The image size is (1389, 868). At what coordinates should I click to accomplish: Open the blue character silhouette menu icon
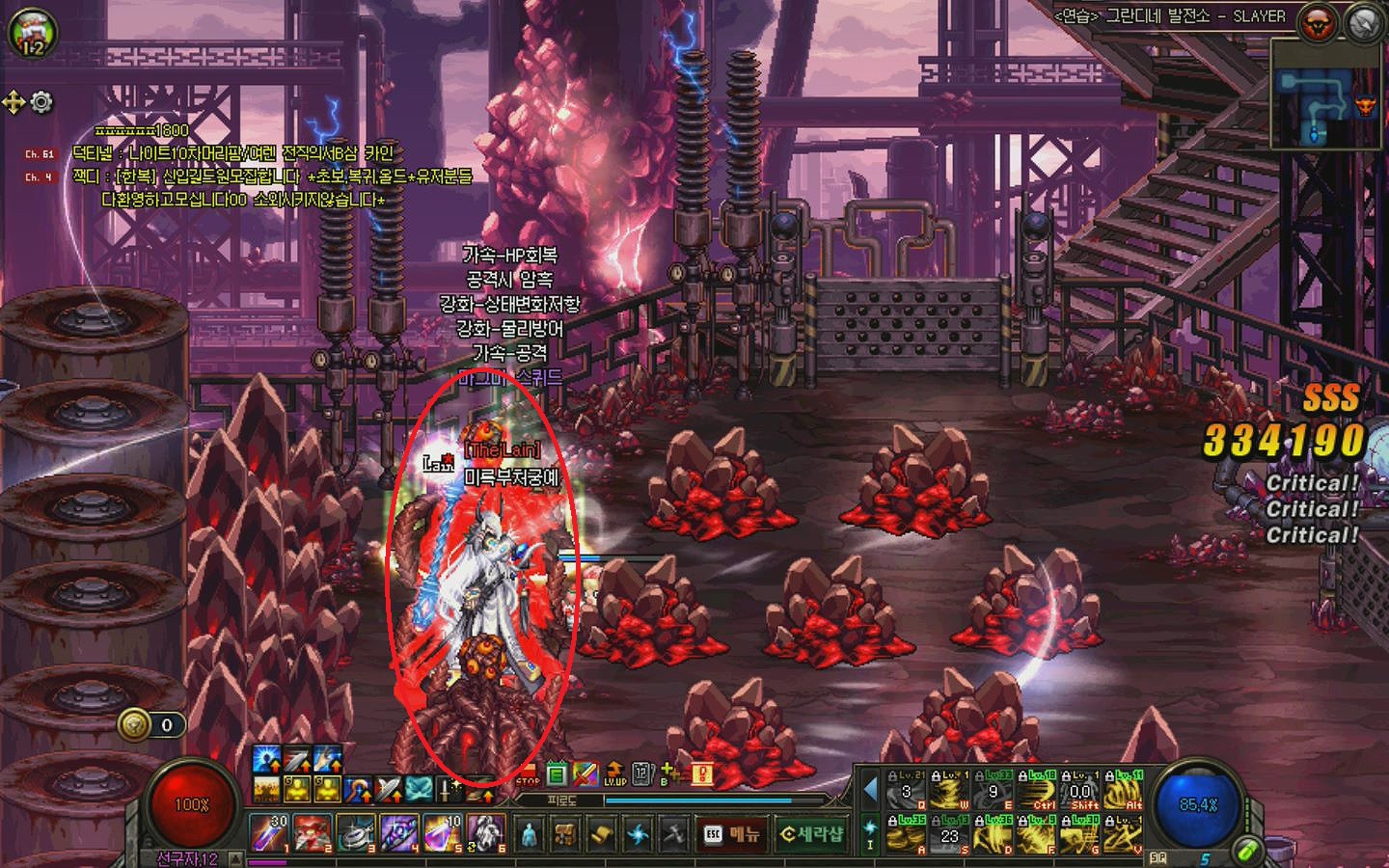coord(529,834)
